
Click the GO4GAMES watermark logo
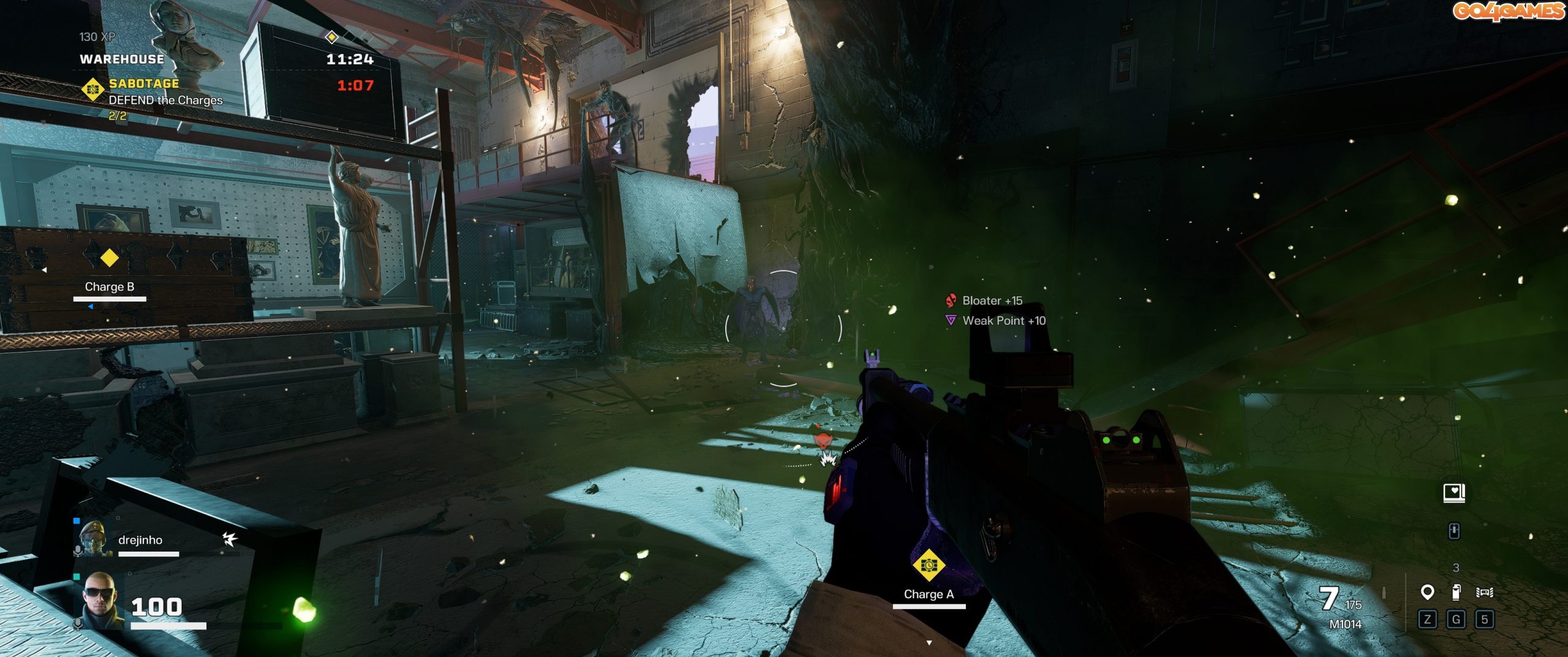[x=1508, y=11]
